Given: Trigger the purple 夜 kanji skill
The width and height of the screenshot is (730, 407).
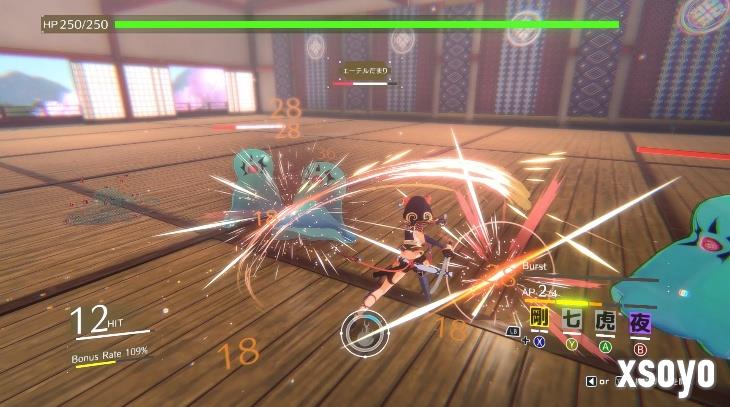Looking at the screenshot, I should (640, 321).
